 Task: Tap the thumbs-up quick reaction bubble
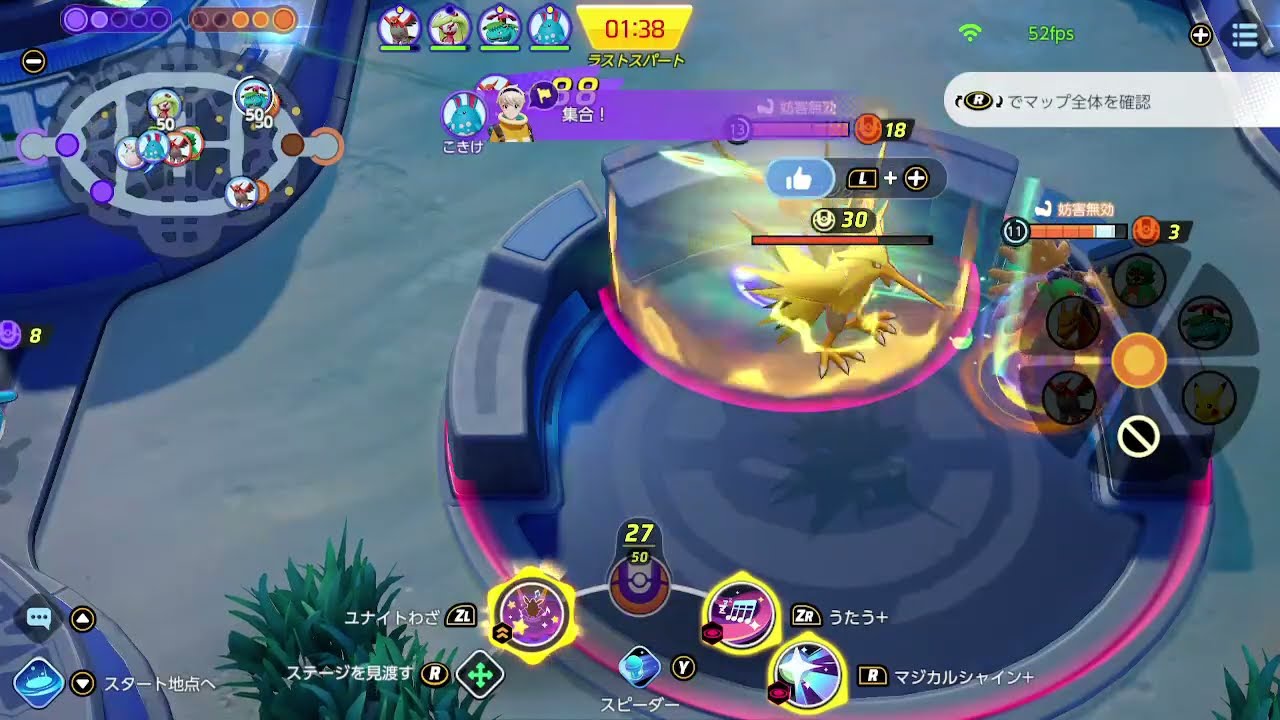[x=798, y=178]
